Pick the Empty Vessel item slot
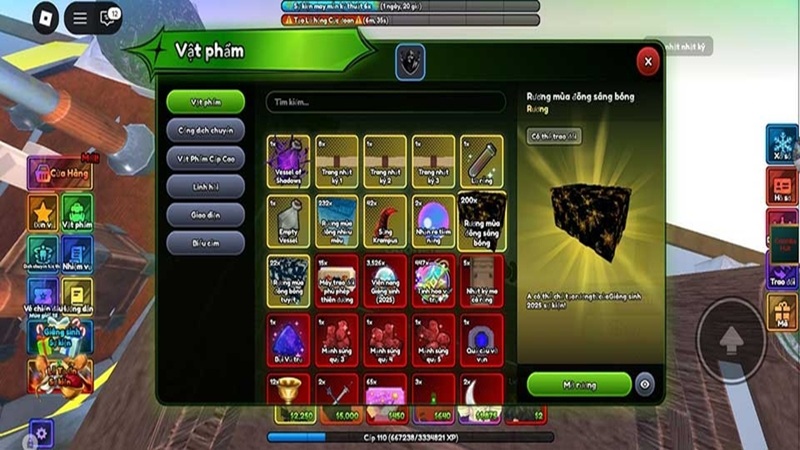Viewport: 800px width, 450px height. point(289,220)
